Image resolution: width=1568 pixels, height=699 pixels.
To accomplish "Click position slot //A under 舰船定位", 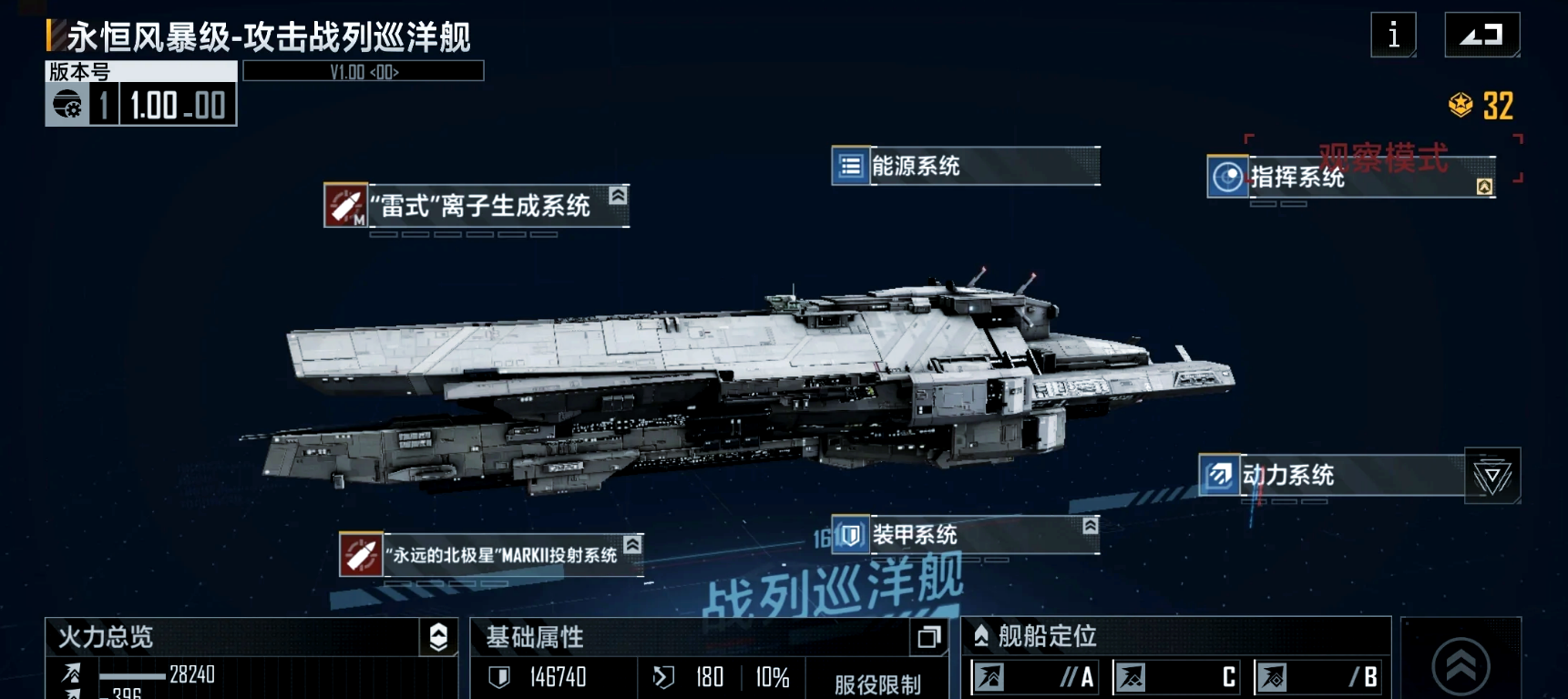I will click(1034, 677).
